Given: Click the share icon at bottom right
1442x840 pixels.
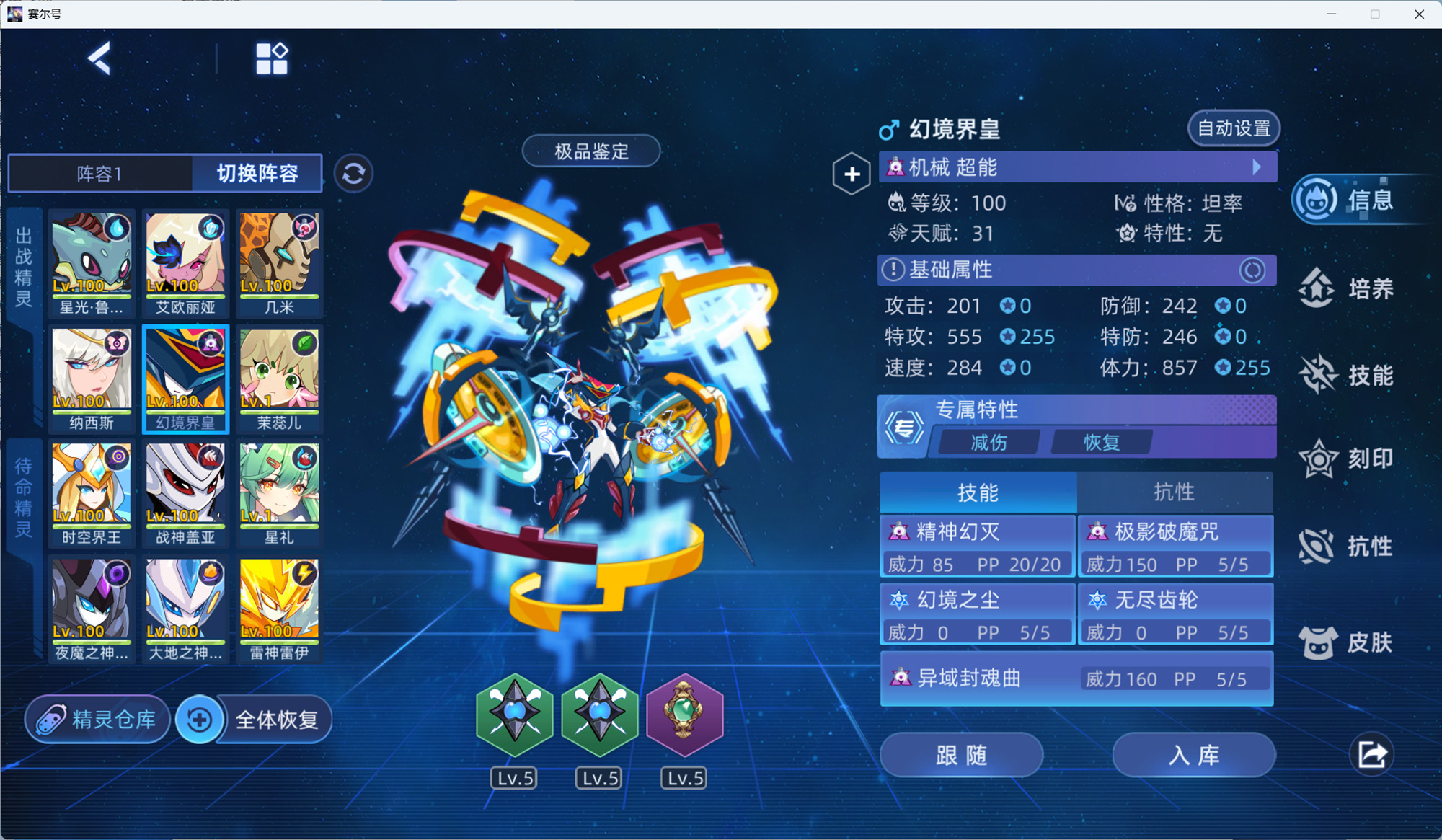Looking at the screenshot, I should pyautogui.click(x=1373, y=754).
